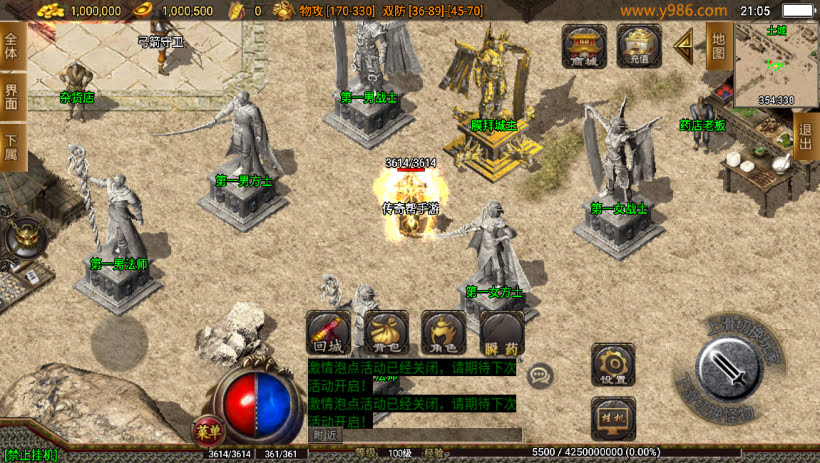Open the 角色 character sheet
Image resolution: width=820 pixels, height=463 pixels.
coord(443,334)
